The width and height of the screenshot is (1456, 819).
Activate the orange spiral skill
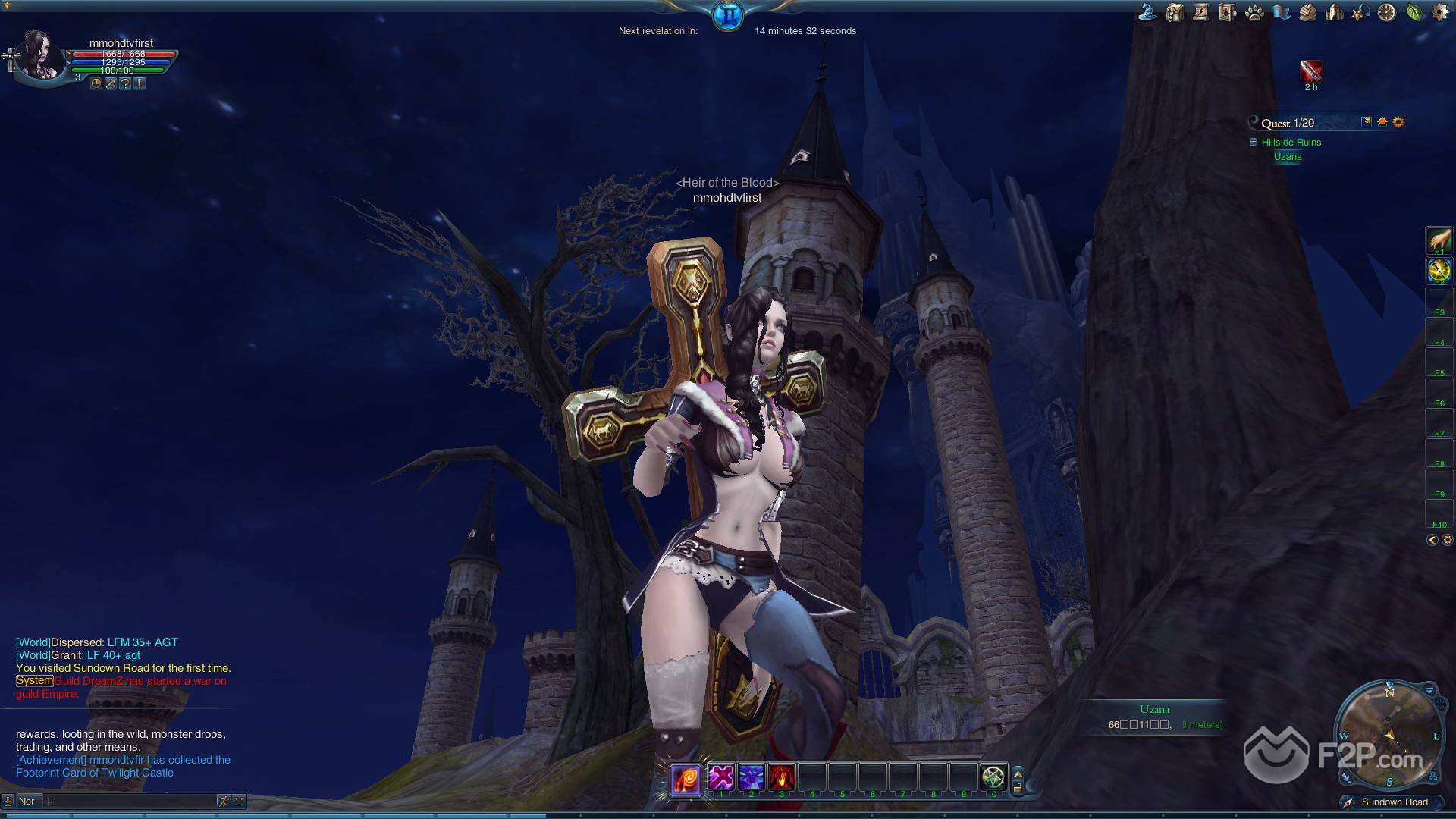click(x=686, y=778)
